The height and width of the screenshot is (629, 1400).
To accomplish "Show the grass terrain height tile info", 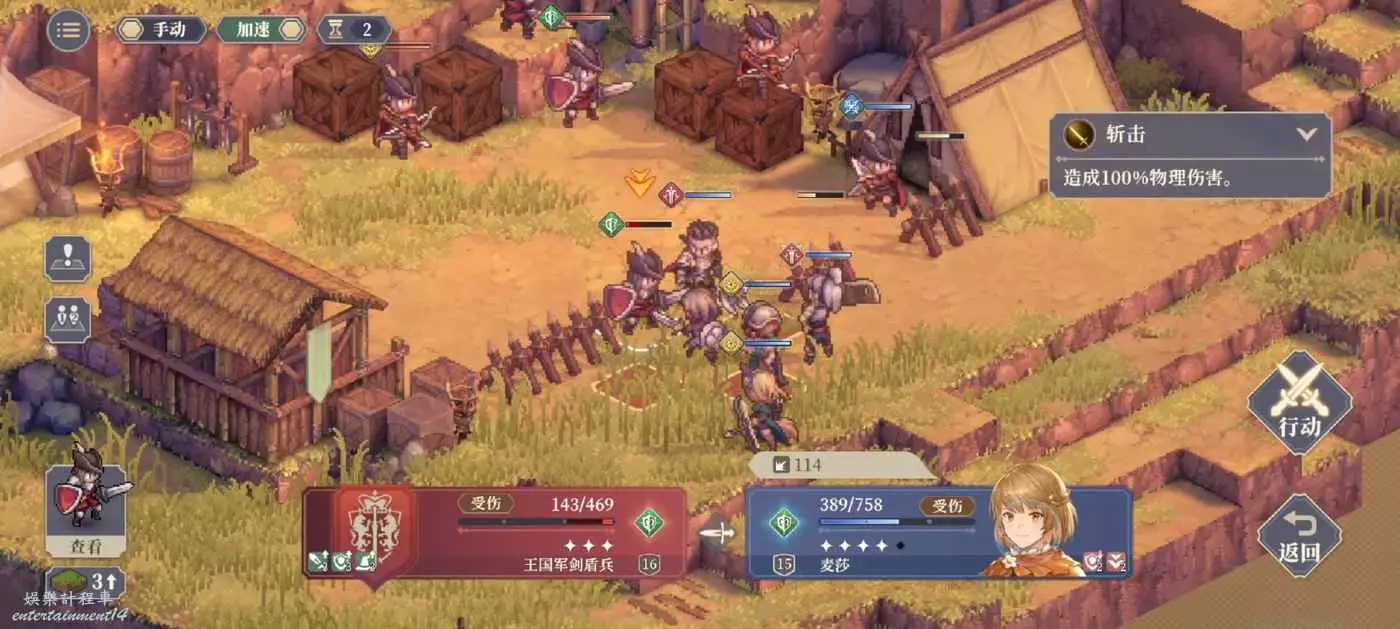I will (x=85, y=581).
